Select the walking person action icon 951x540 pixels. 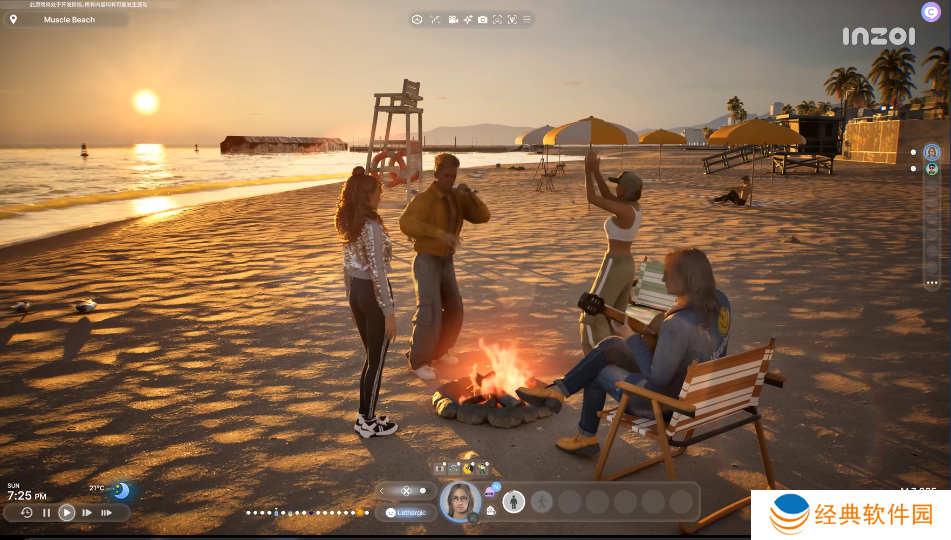[541, 501]
